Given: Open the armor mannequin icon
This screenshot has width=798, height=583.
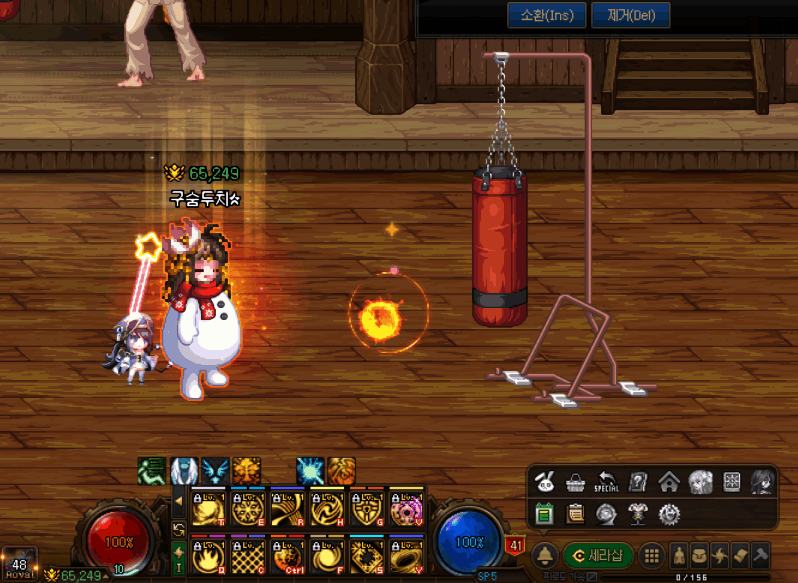Looking at the screenshot, I should tap(638, 514).
